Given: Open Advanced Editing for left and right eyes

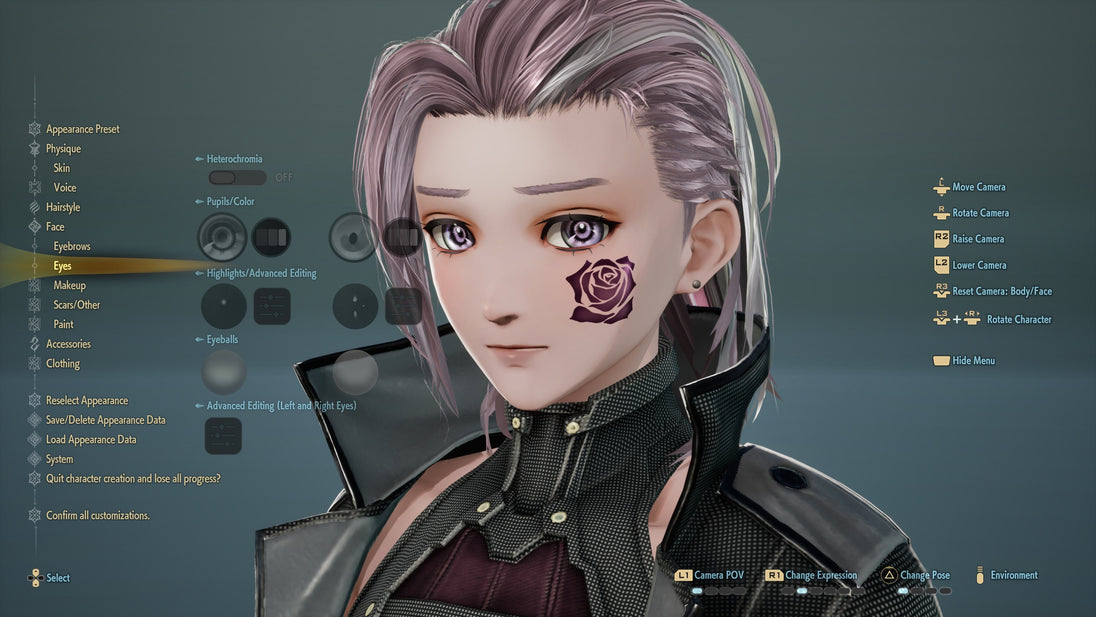Looking at the screenshot, I should click(223, 436).
